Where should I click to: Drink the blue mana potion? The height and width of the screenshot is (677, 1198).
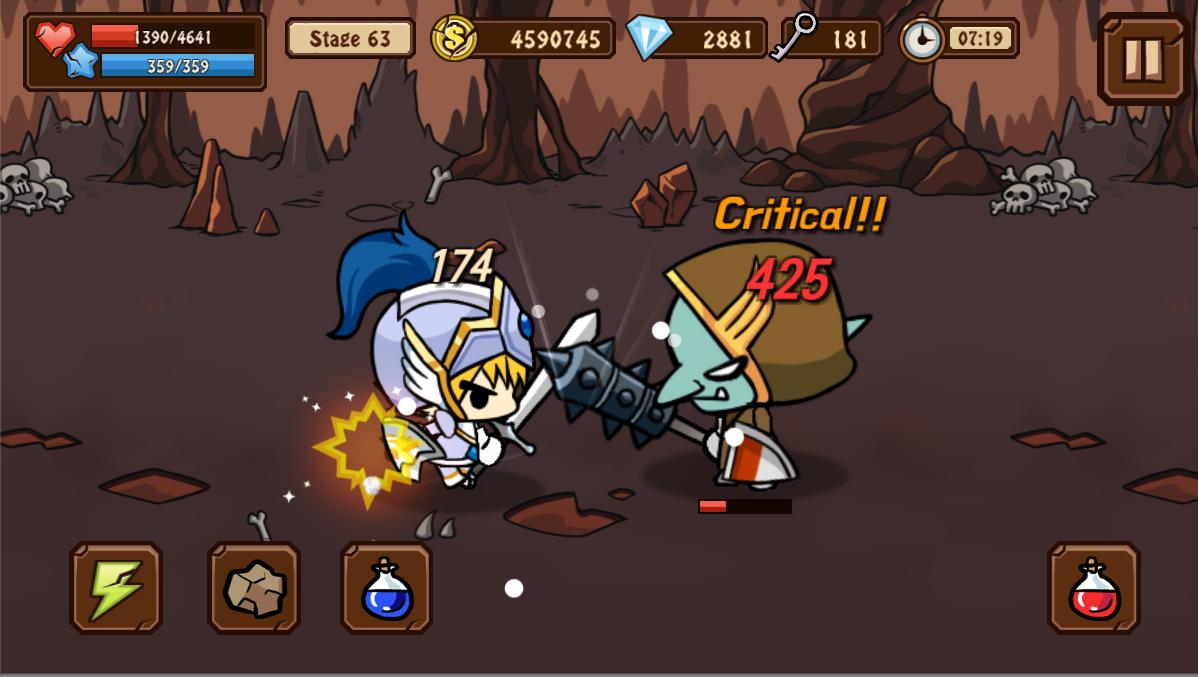[x=387, y=588]
